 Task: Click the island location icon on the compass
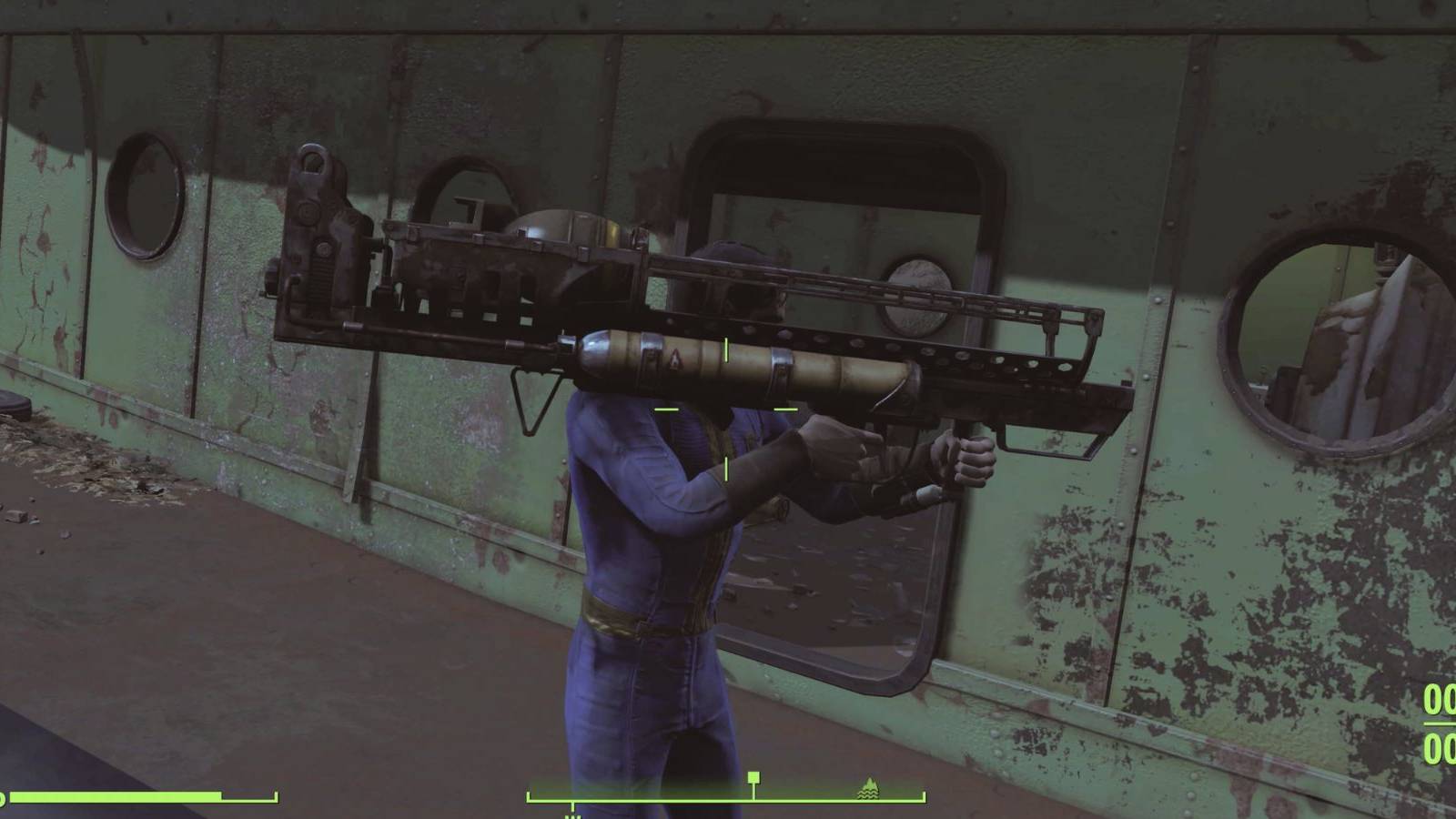(869, 789)
